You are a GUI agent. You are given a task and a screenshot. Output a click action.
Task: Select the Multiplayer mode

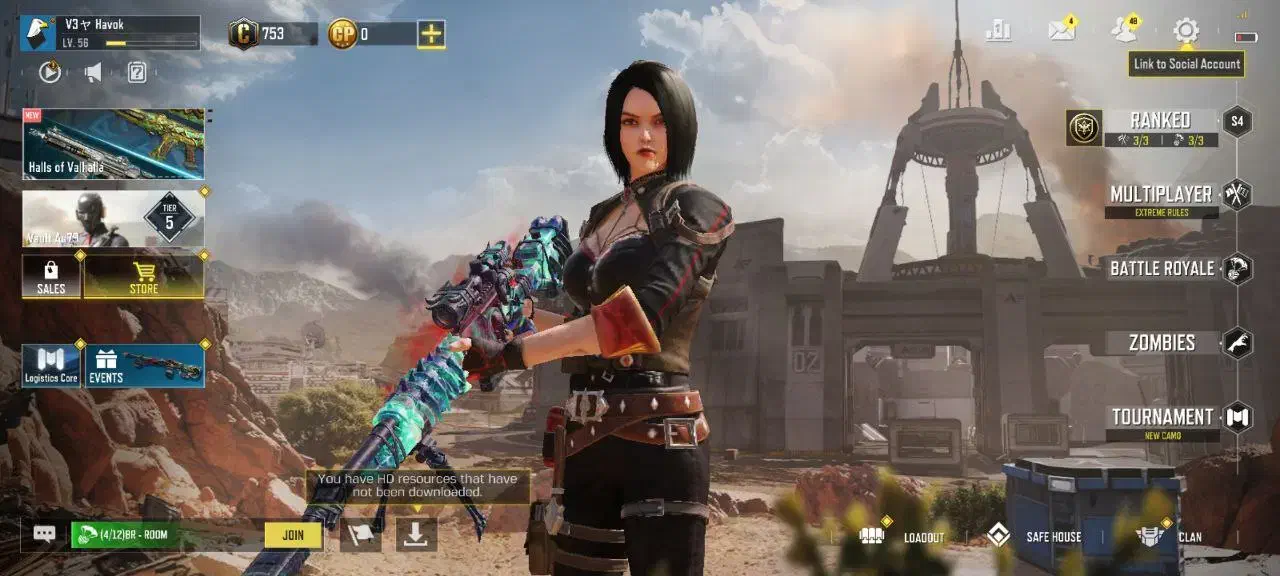tap(1161, 195)
